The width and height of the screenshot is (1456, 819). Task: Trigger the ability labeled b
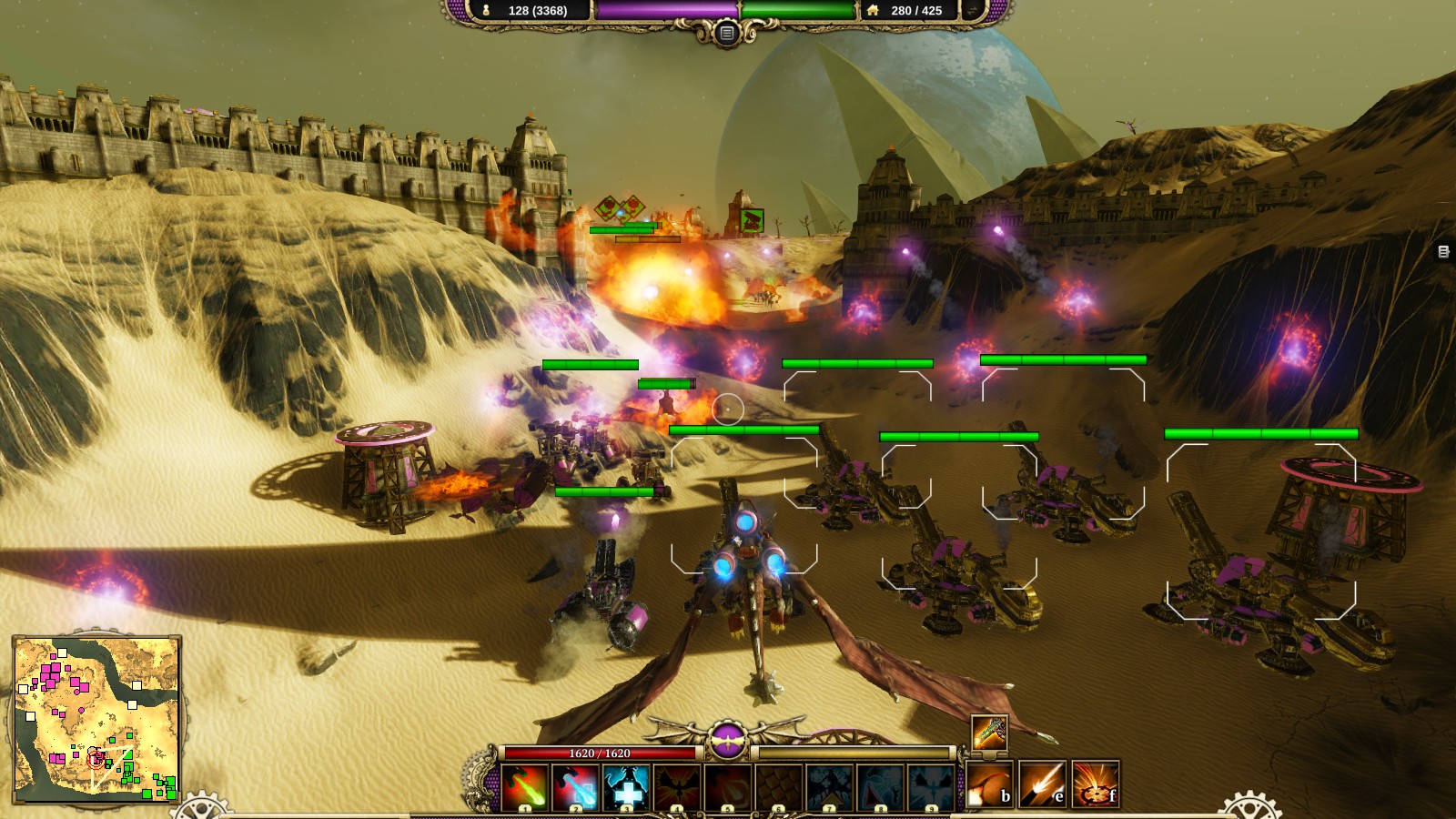click(991, 785)
